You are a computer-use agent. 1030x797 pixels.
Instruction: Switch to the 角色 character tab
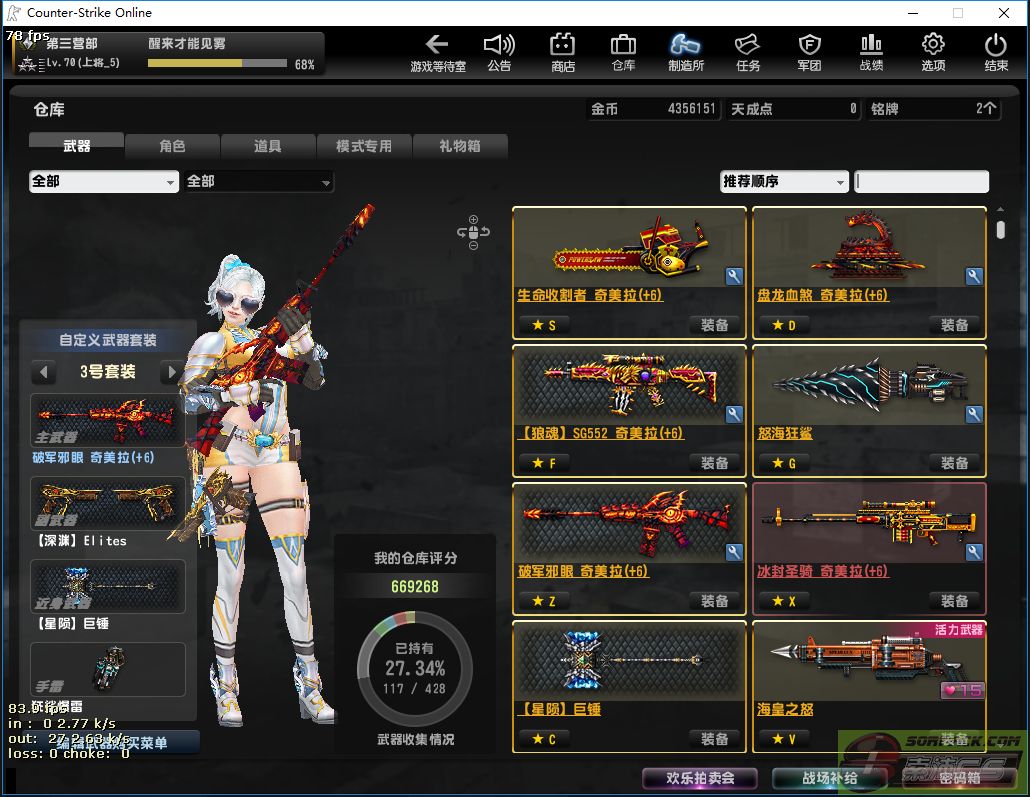tap(172, 146)
